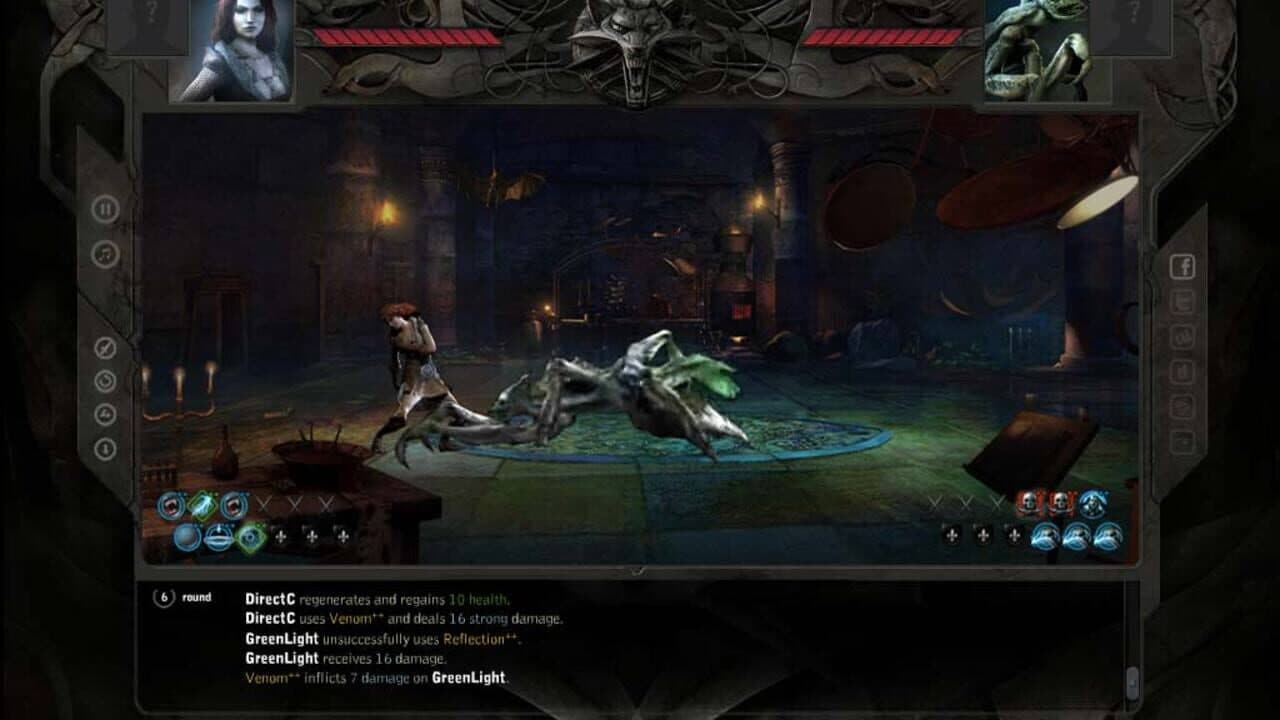This screenshot has width=1280, height=720.
Task: Select the blue wave ability on the right bar
Action: coord(1044,537)
